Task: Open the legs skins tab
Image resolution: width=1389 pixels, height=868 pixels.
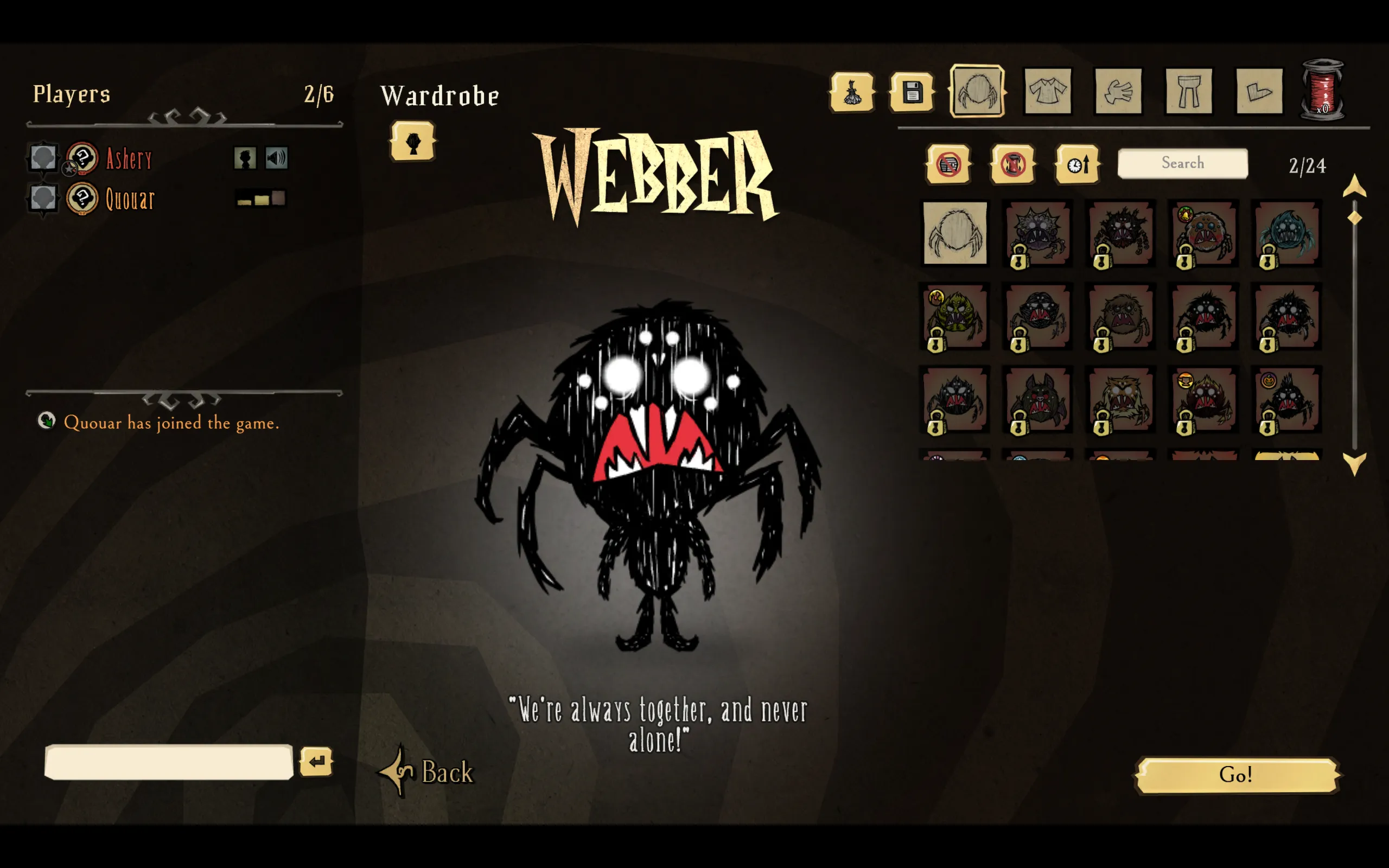Action: click(1188, 92)
